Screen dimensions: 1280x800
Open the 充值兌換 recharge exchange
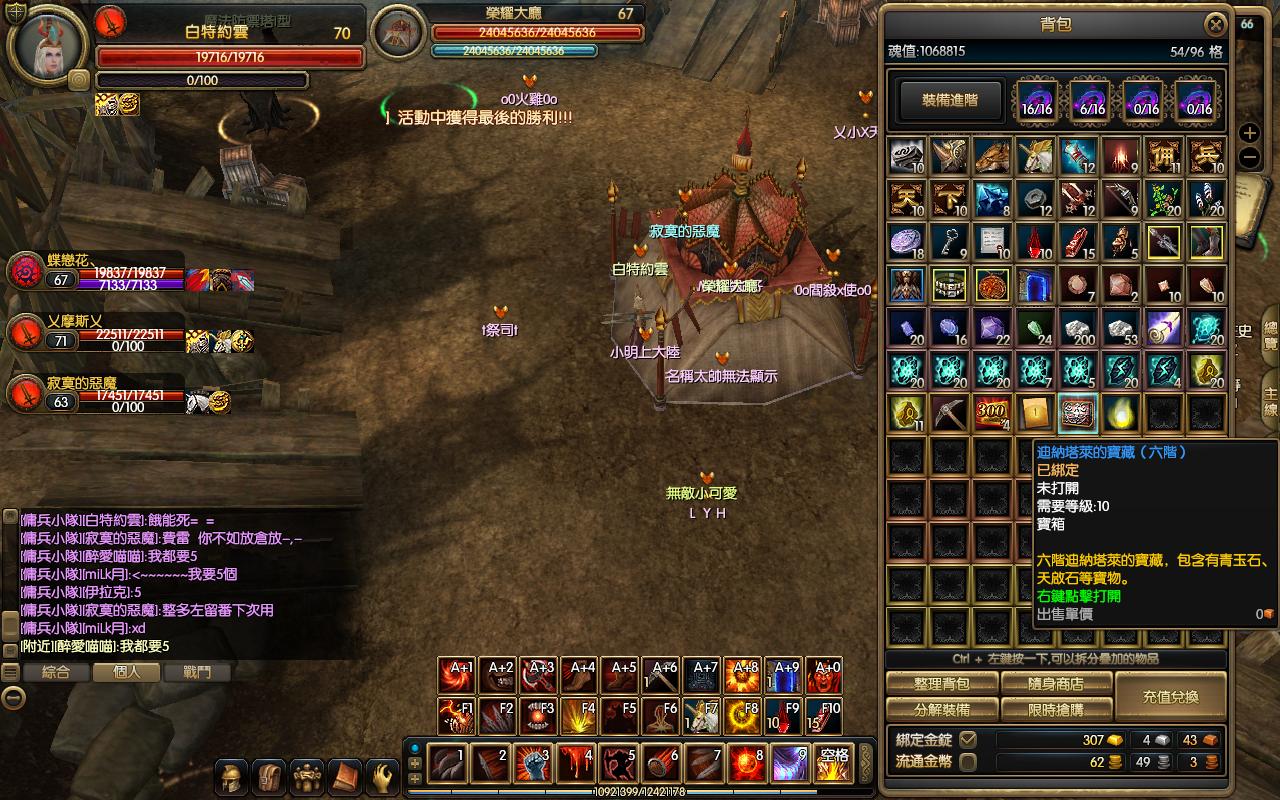1170,696
